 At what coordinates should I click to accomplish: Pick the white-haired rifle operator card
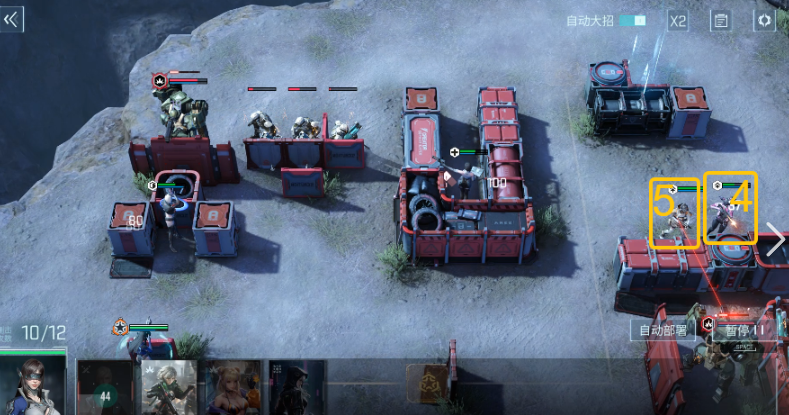[167, 388]
